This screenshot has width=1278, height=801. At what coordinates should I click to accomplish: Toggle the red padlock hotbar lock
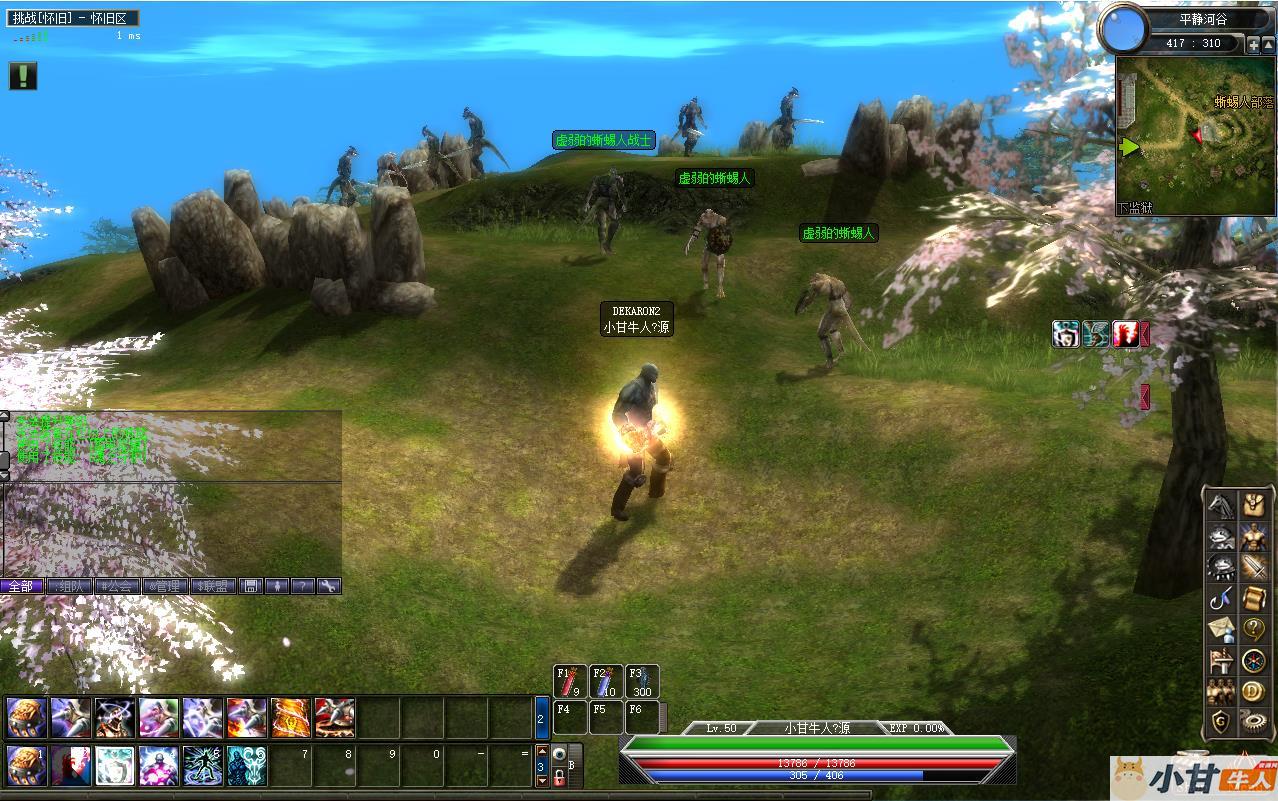point(559,777)
